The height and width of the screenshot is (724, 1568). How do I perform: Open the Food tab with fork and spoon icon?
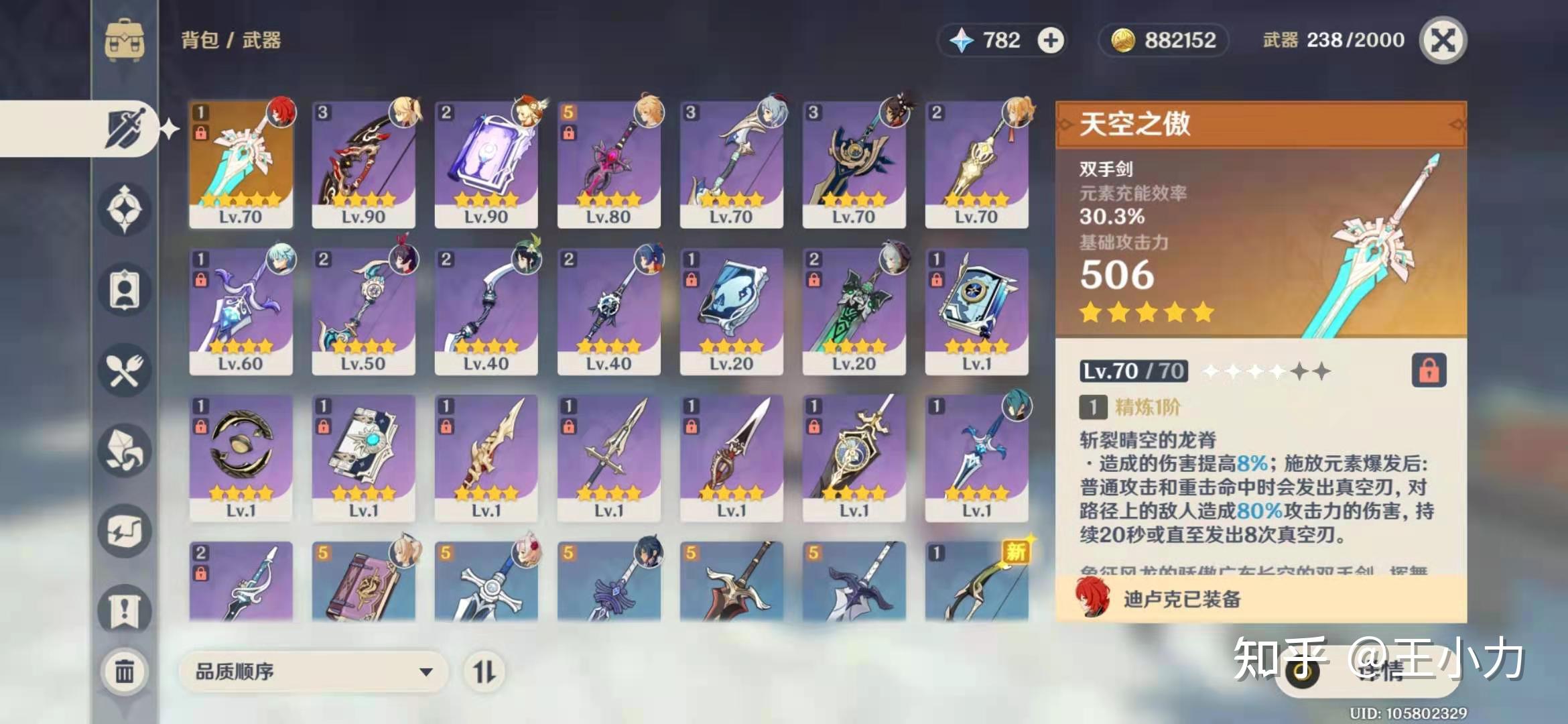pyautogui.click(x=124, y=370)
